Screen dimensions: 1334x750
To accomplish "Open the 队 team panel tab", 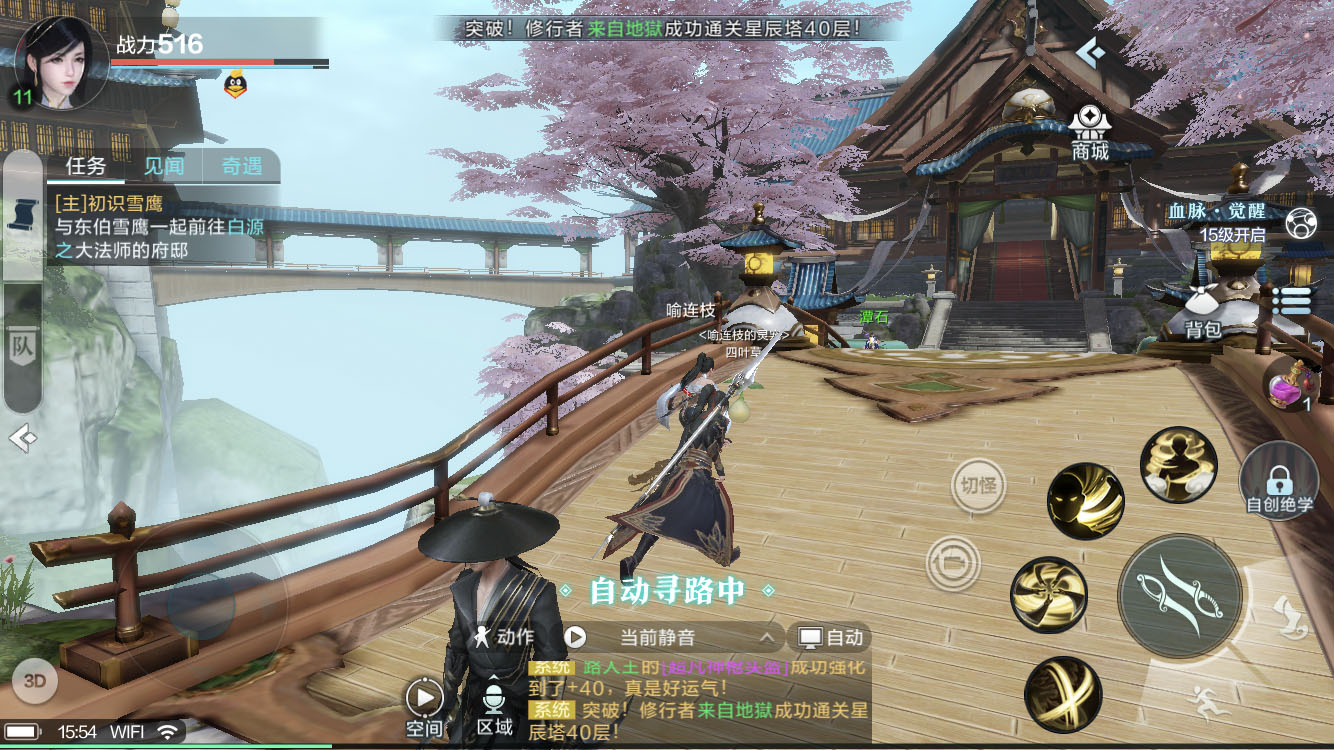I will 22,346.
